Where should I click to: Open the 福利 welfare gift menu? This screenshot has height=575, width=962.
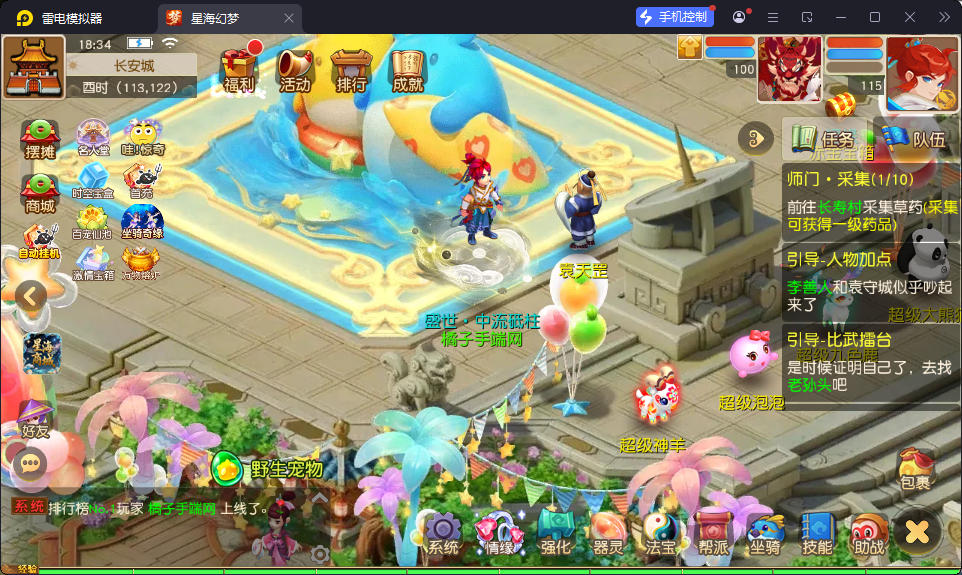point(240,71)
